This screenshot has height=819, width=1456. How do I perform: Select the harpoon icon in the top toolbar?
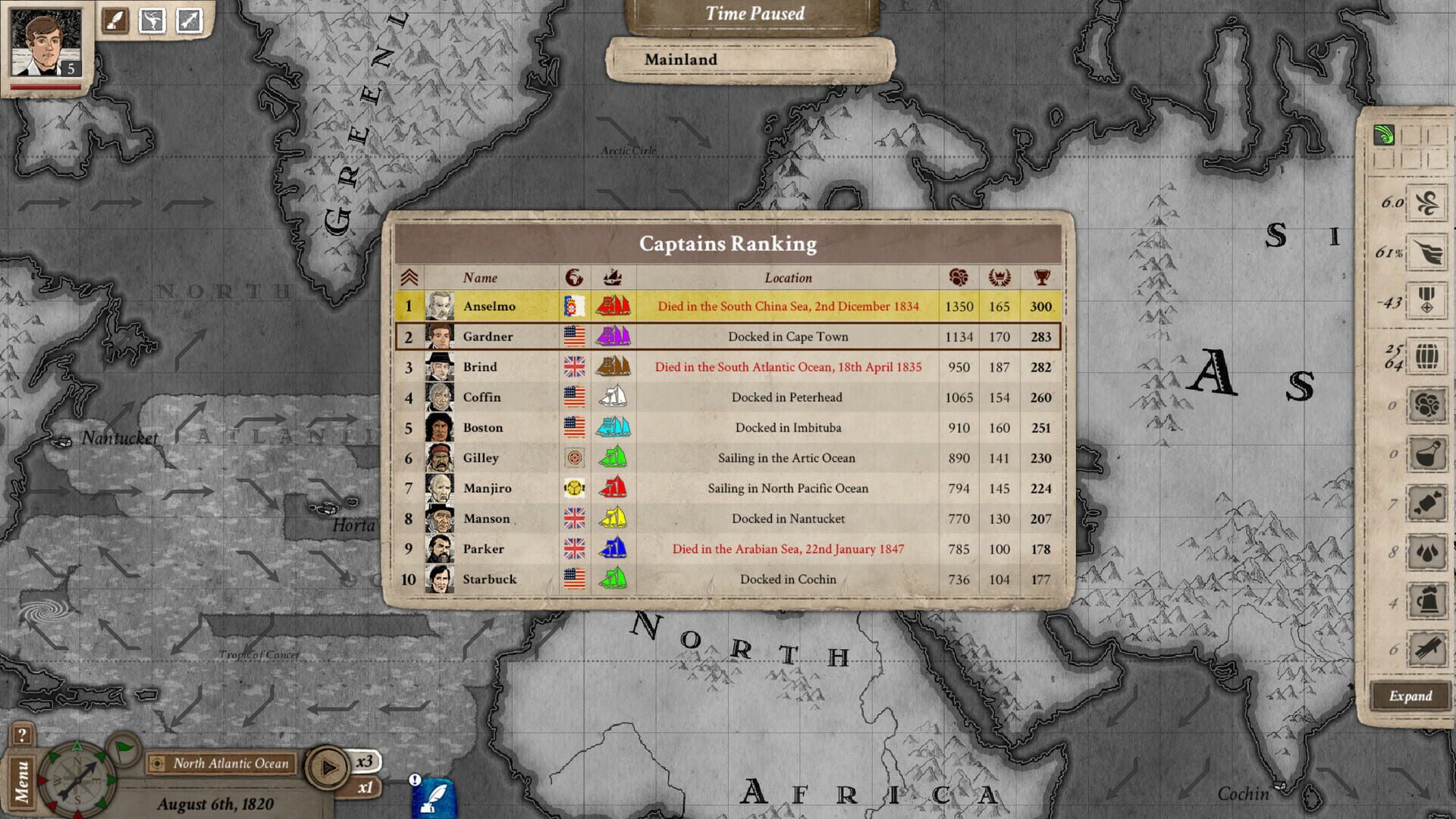tap(188, 20)
